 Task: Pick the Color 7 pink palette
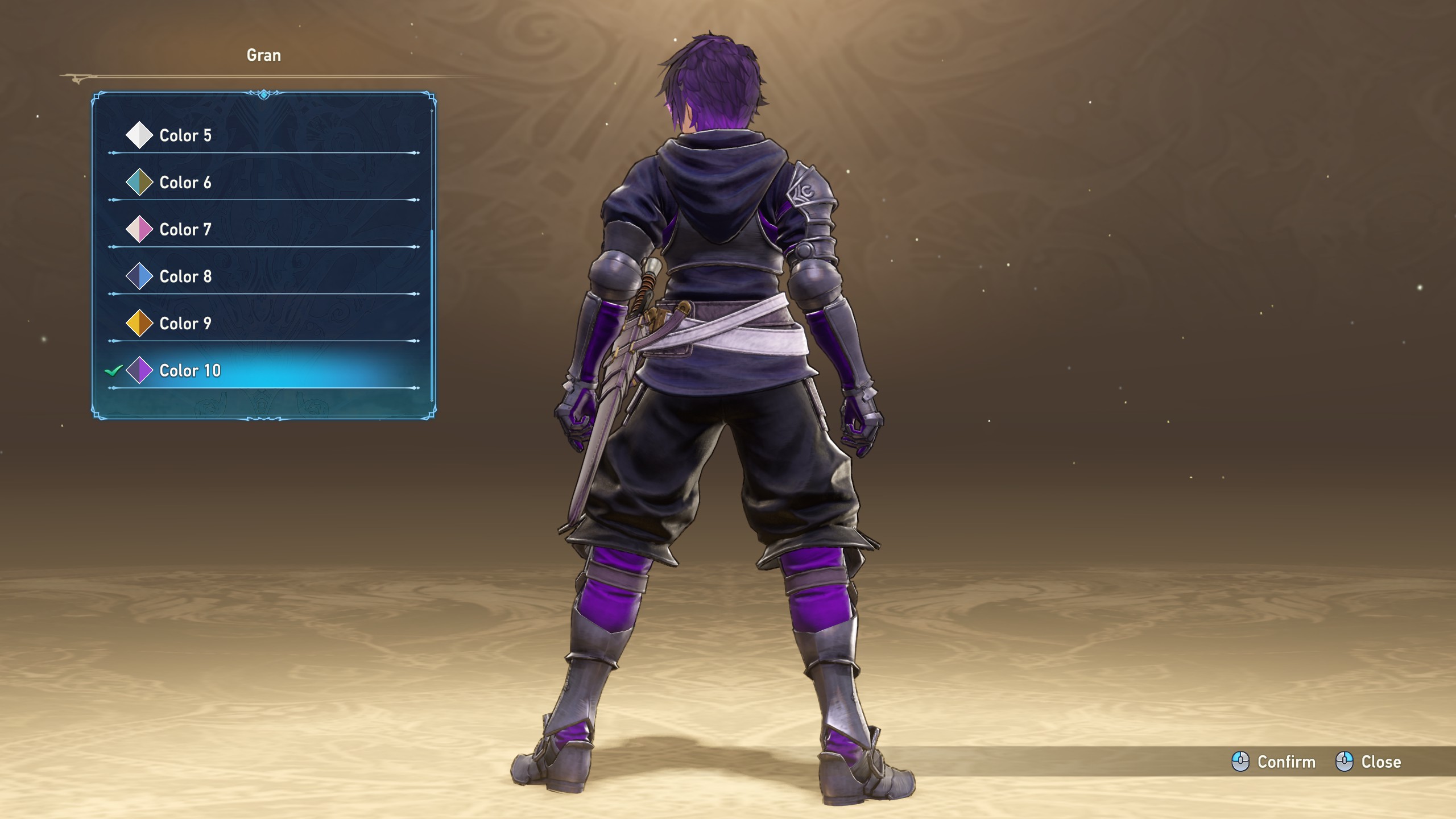point(185,230)
